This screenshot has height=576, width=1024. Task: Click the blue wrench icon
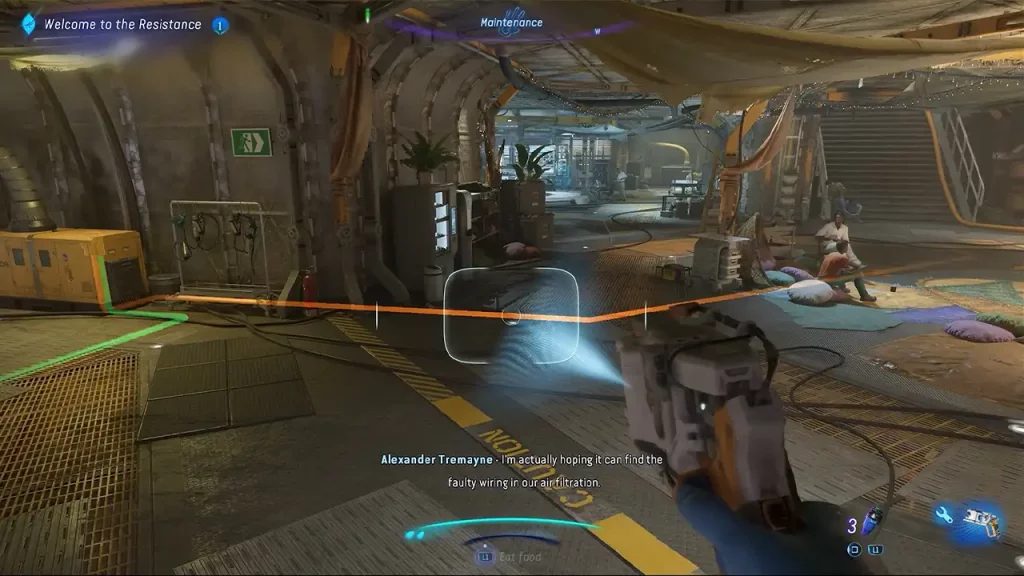943,516
